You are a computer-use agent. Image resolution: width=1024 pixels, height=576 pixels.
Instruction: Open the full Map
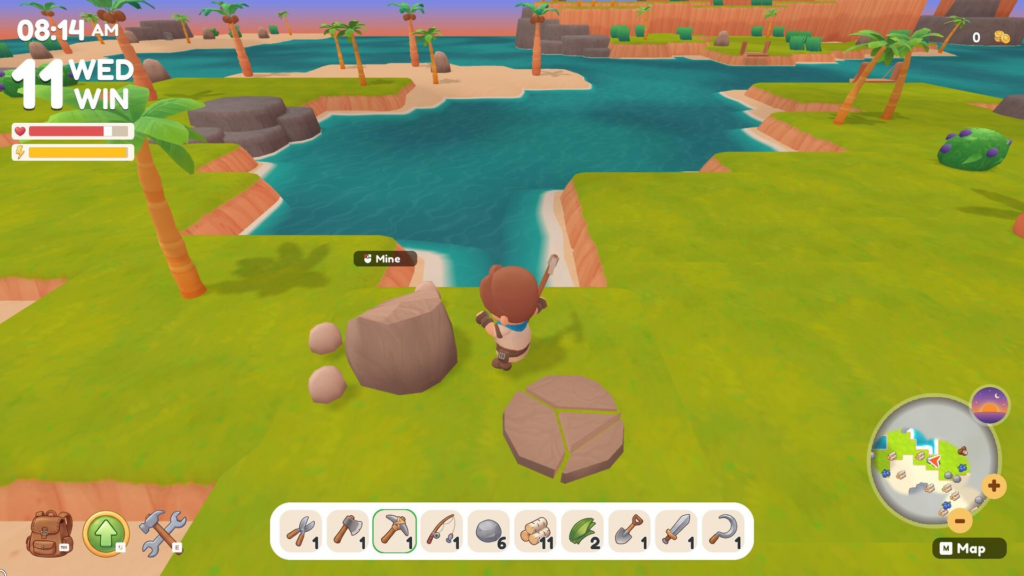pos(962,549)
